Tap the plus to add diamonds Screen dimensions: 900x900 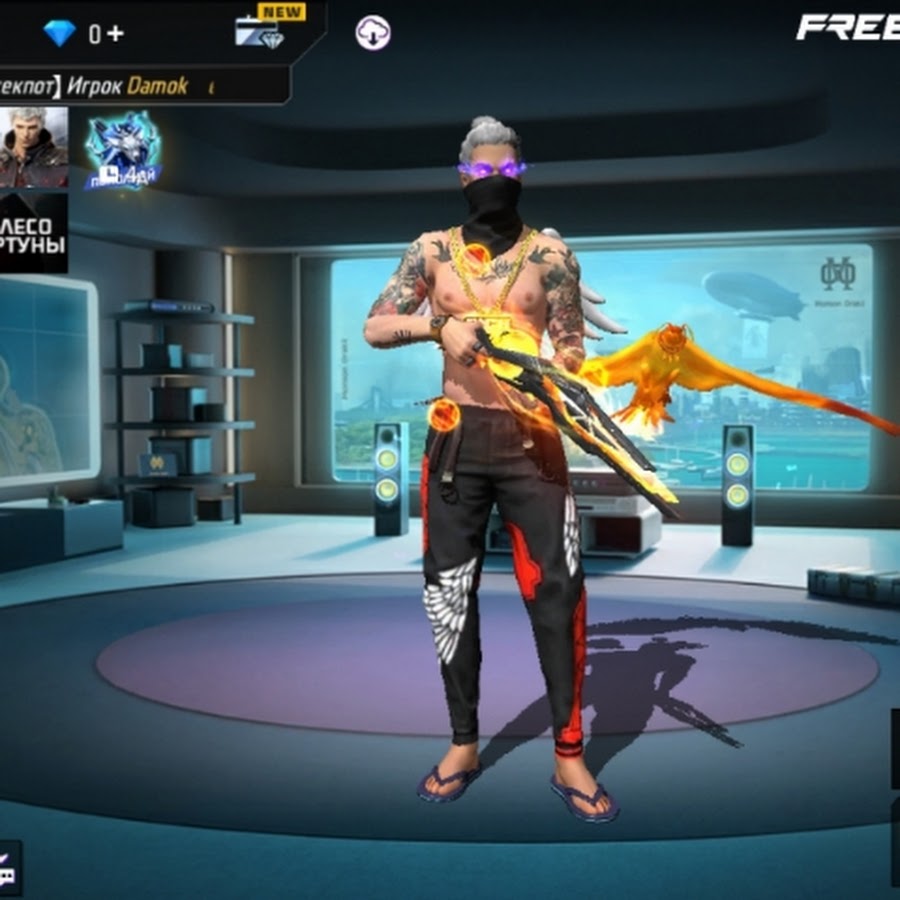point(114,33)
